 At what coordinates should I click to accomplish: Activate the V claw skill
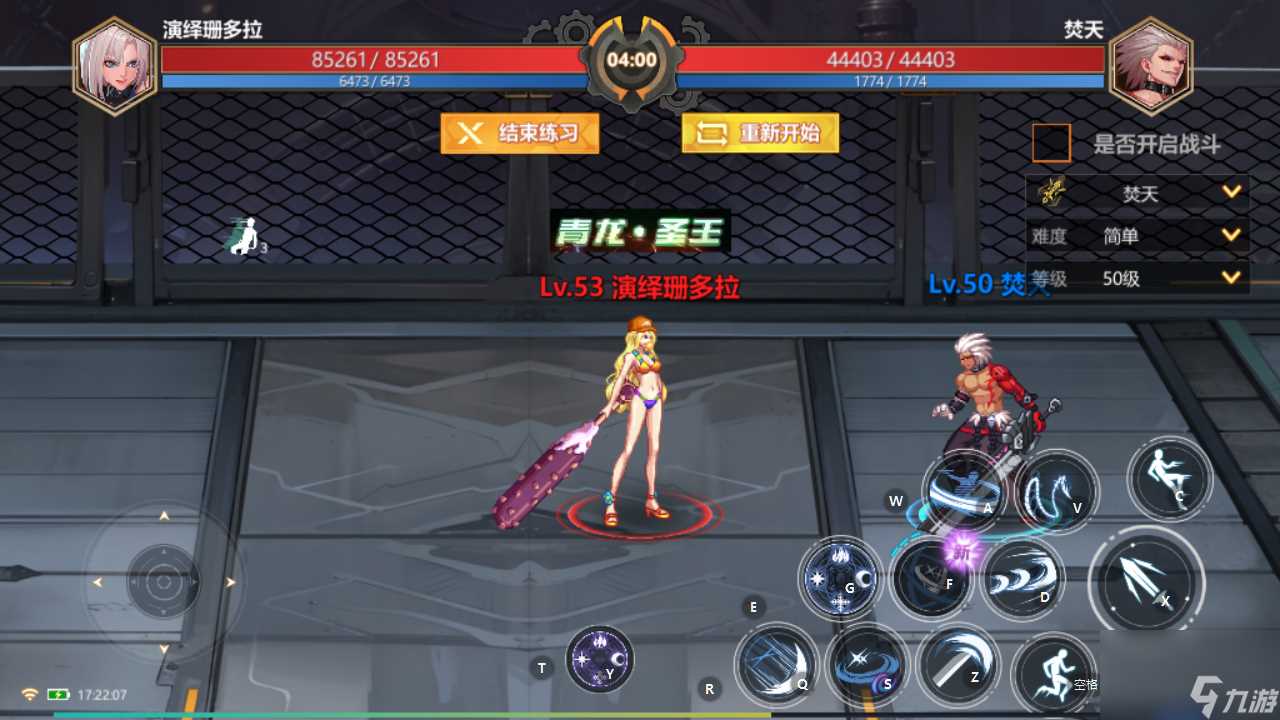point(1056,490)
